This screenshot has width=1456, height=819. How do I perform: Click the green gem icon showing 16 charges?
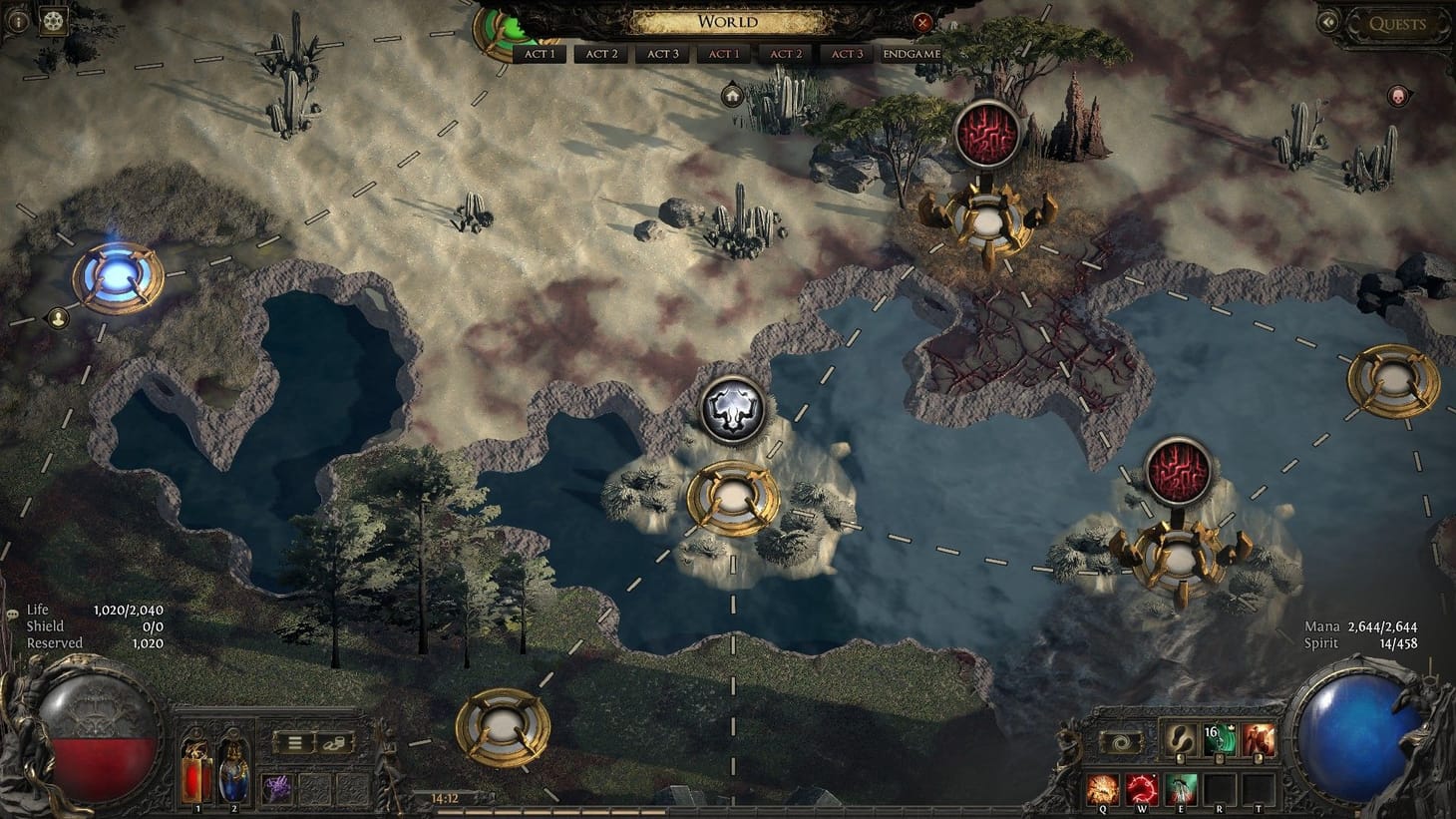[x=1219, y=740]
